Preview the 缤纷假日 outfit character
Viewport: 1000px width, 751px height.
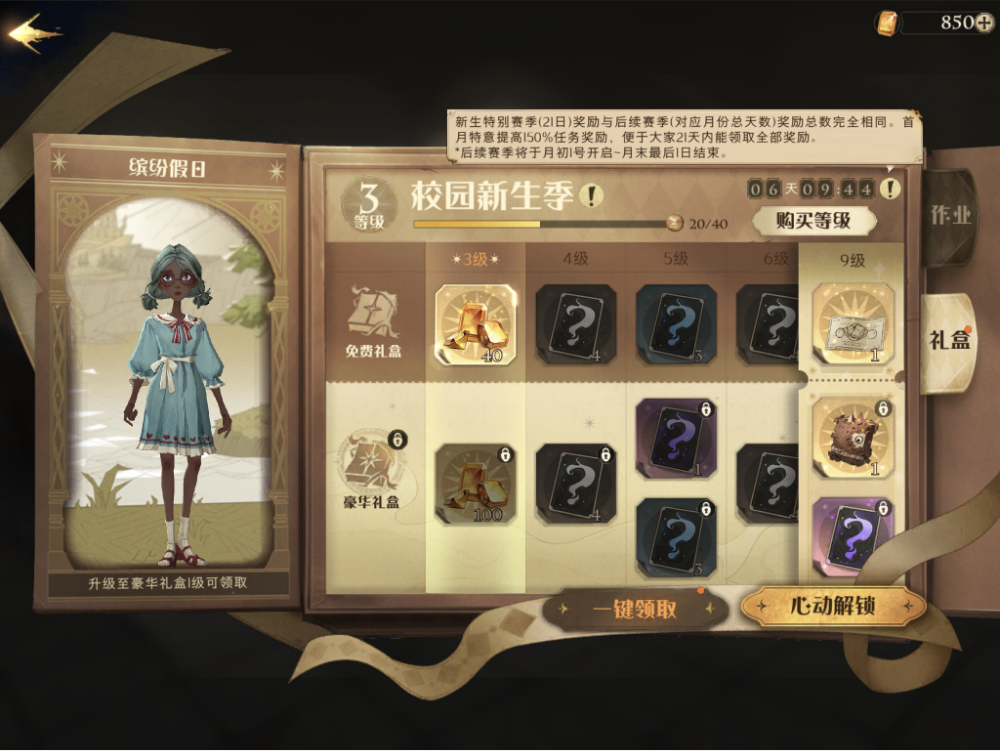(168, 390)
